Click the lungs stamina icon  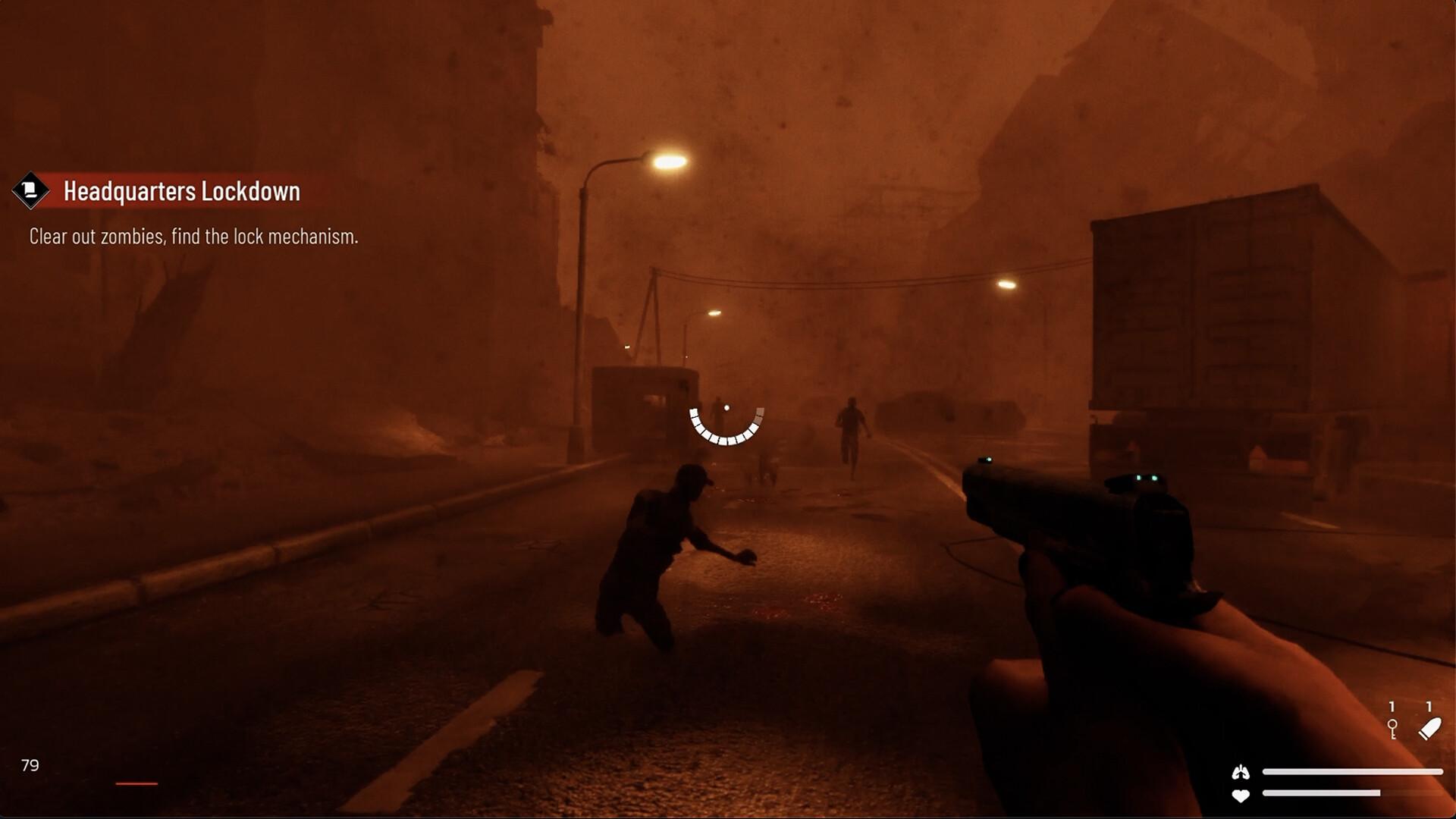coord(1241,772)
